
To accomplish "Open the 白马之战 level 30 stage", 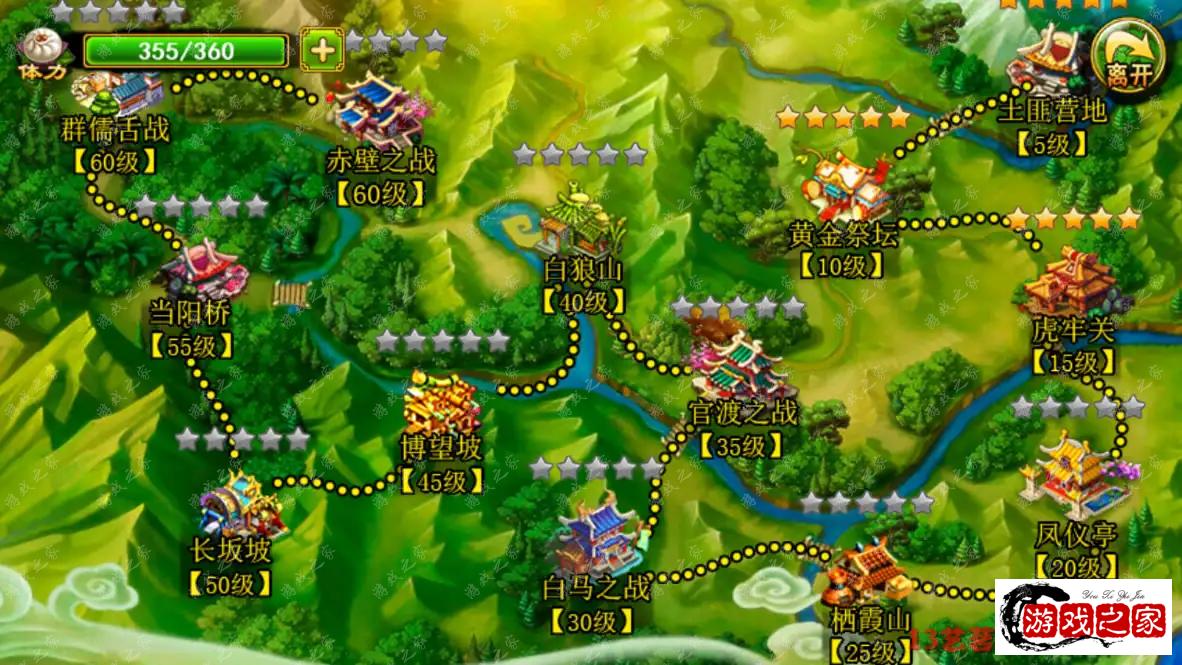I will click(x=596, y=540).
